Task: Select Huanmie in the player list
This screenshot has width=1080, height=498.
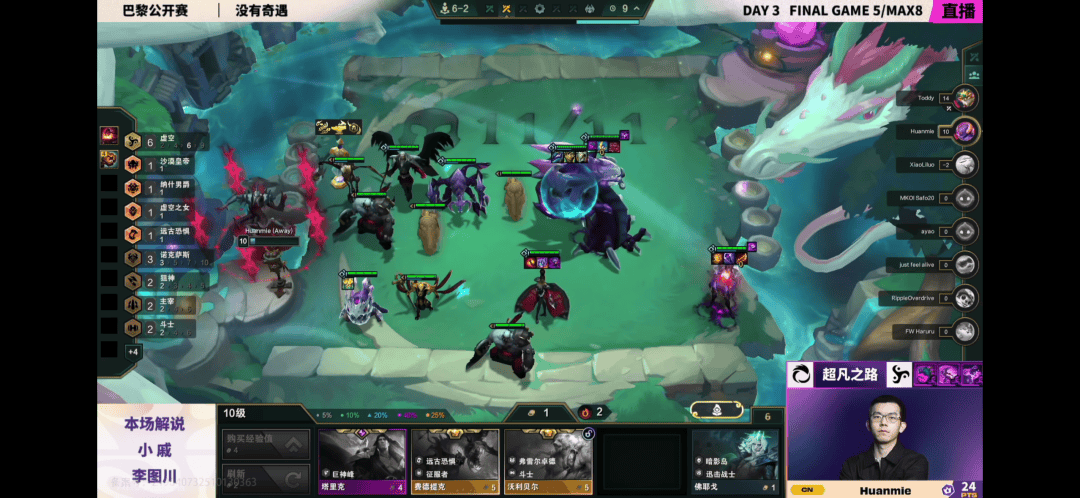Action: 965,131
